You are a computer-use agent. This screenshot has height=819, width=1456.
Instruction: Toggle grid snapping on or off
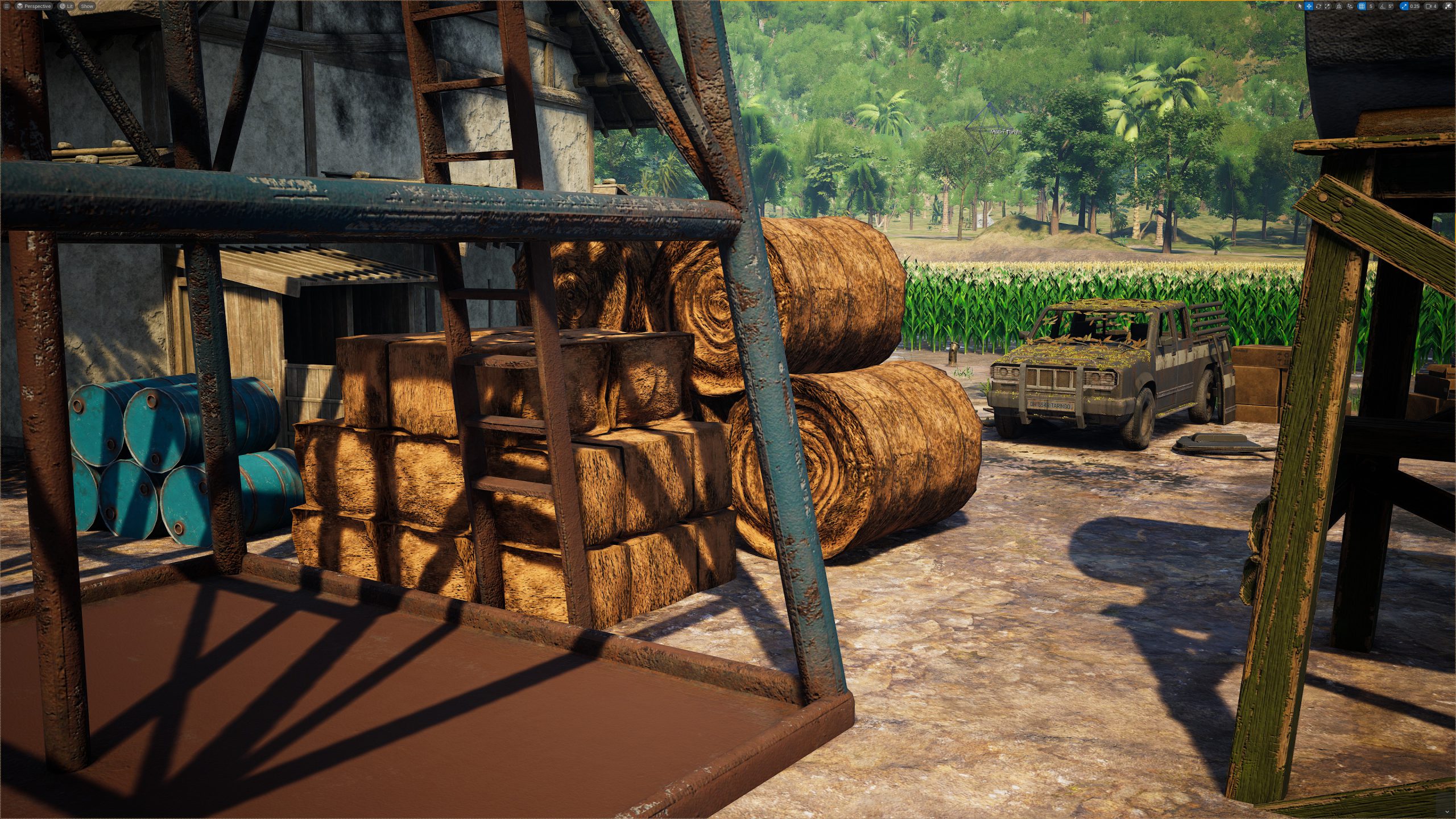coord(1361,6)
